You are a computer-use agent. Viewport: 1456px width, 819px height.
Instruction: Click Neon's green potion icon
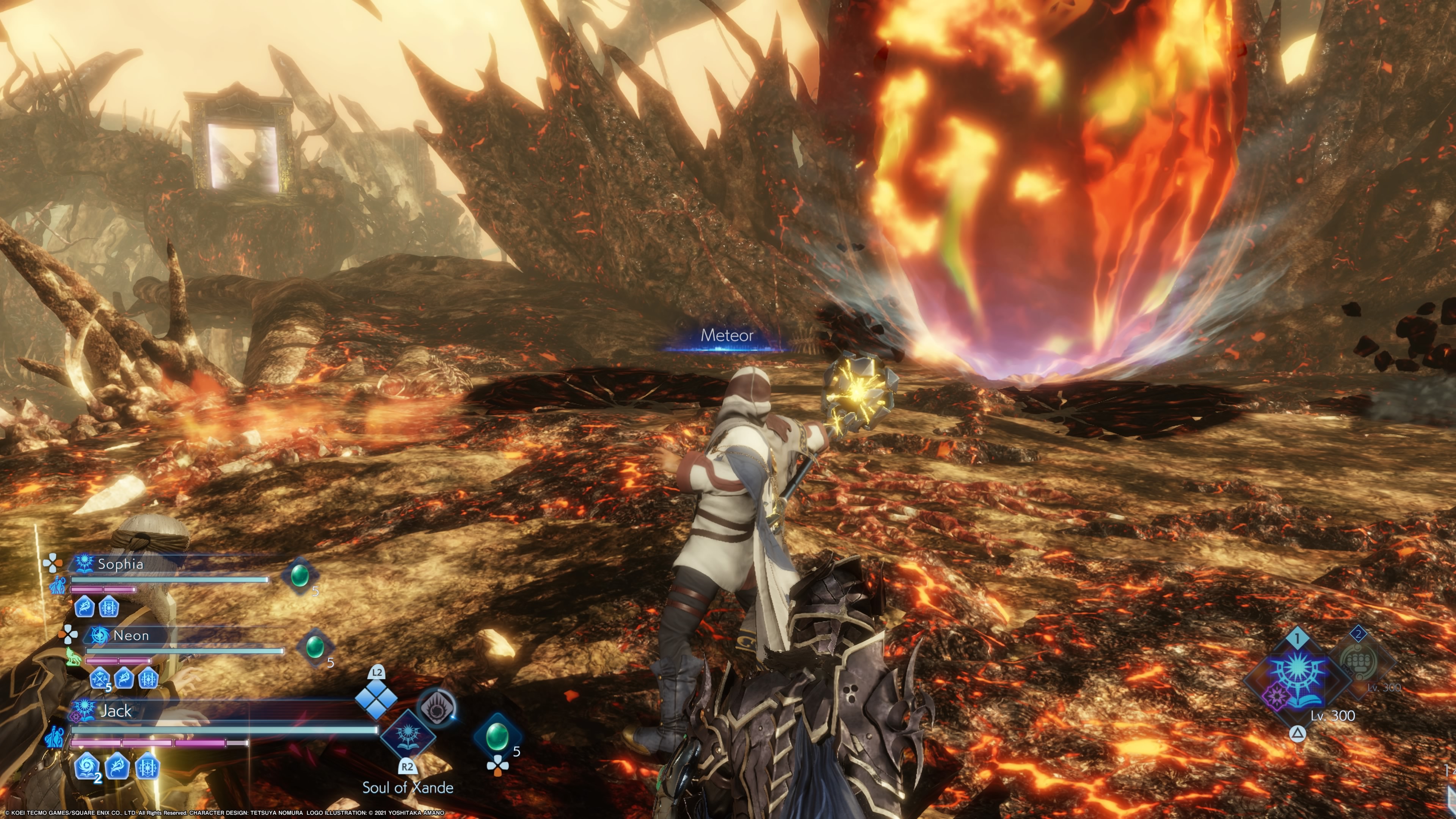314,646
